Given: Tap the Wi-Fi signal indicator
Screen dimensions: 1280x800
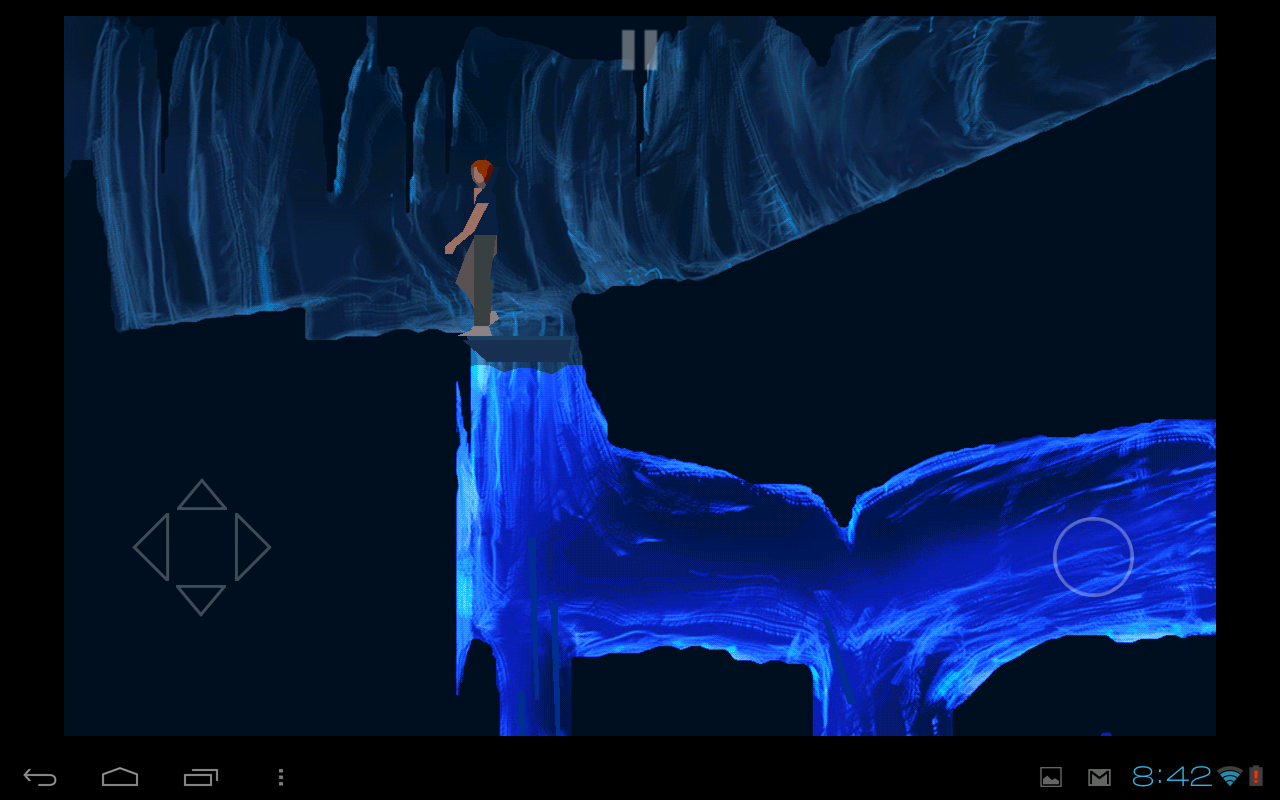Looking at the screenshot, I should pos(1231,777).
